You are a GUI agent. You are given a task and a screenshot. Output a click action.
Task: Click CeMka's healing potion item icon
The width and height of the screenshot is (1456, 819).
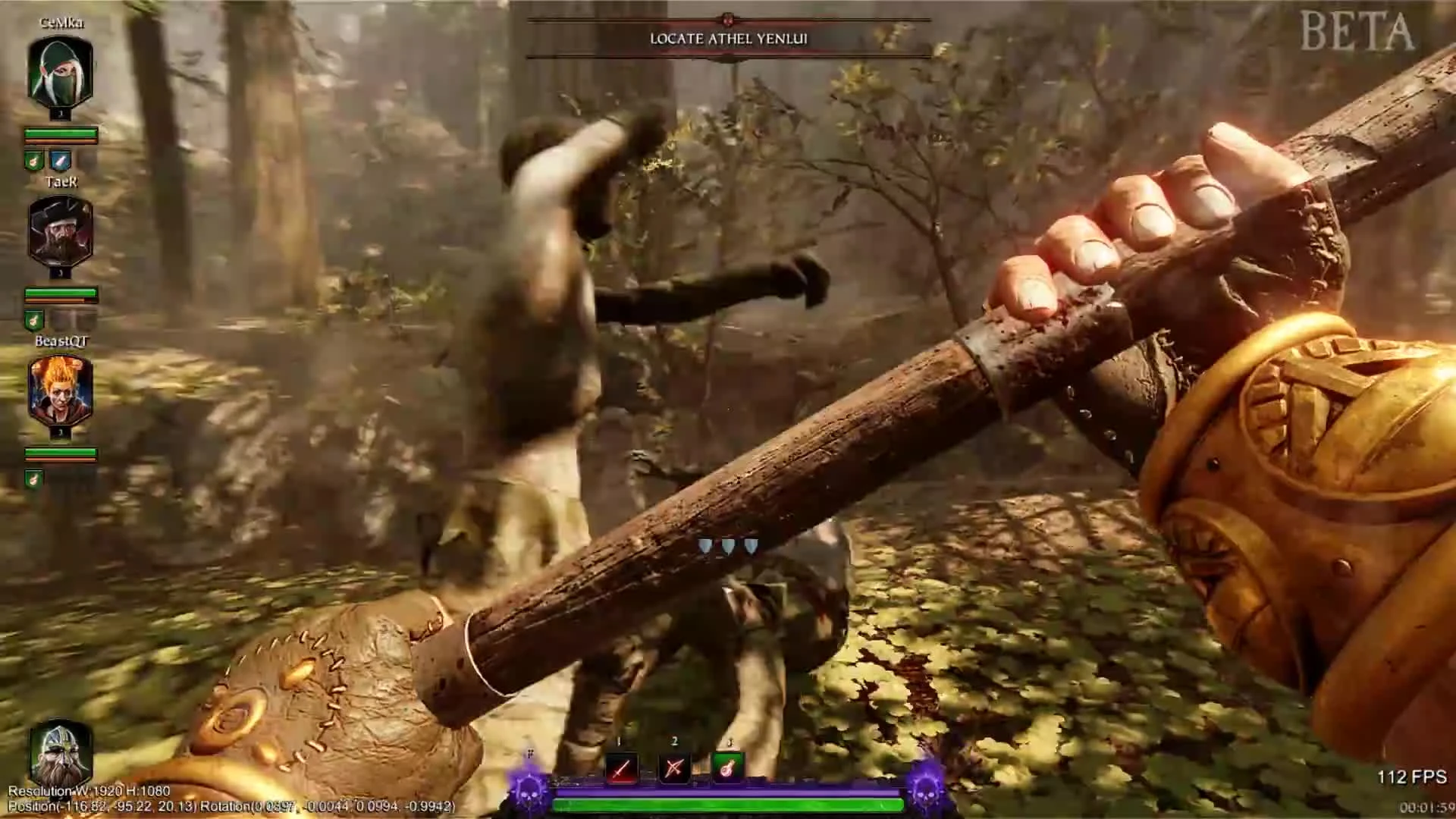34,160
